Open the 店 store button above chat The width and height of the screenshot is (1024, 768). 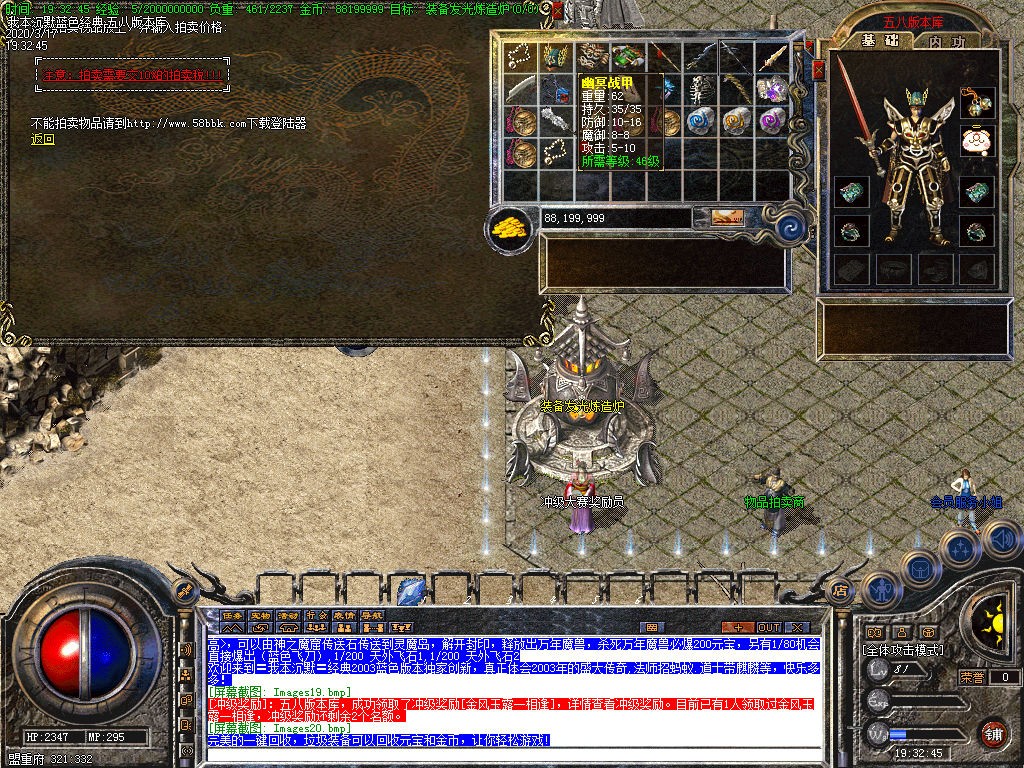tap(840, 589)
